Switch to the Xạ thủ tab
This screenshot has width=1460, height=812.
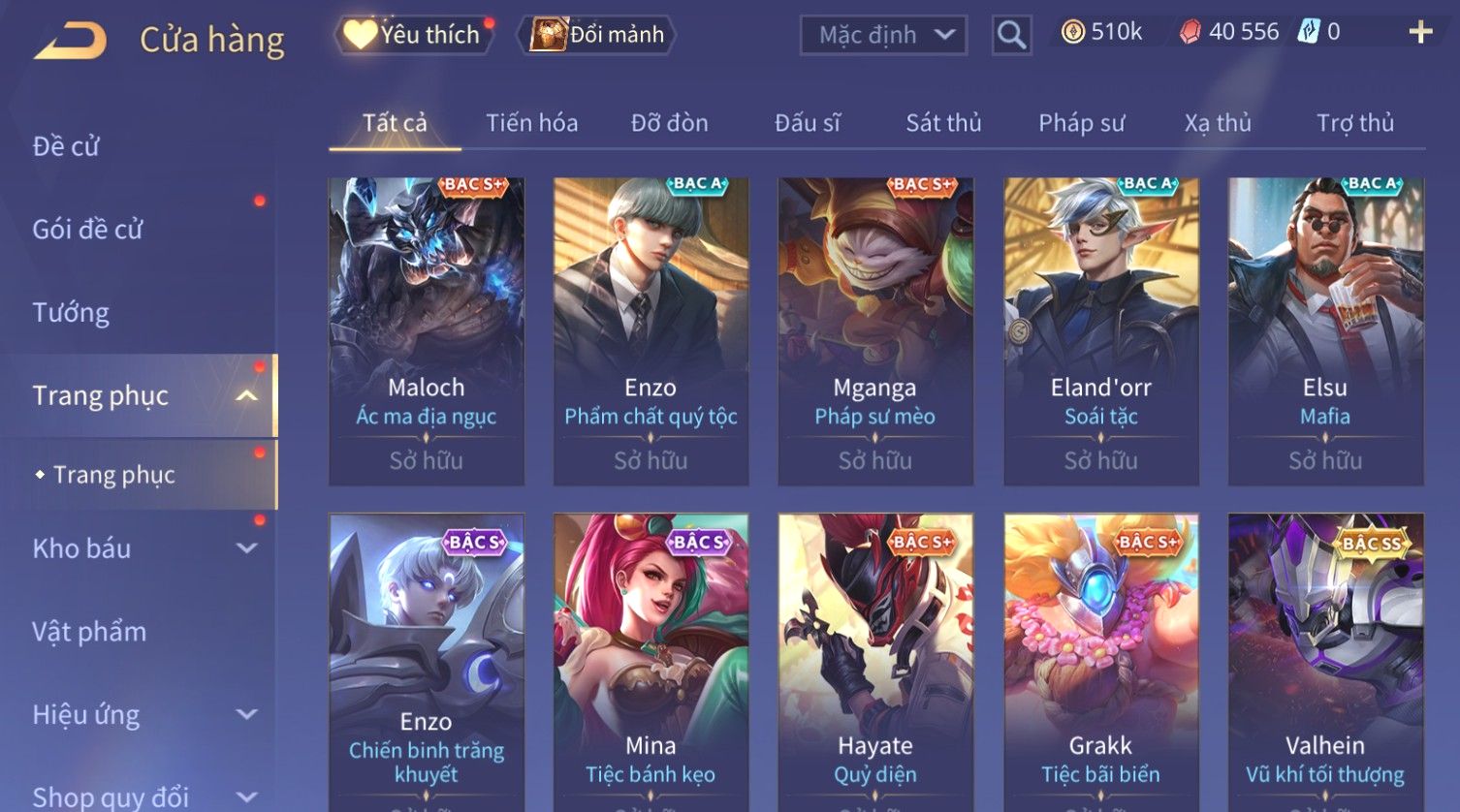[x=1218, y=123]
